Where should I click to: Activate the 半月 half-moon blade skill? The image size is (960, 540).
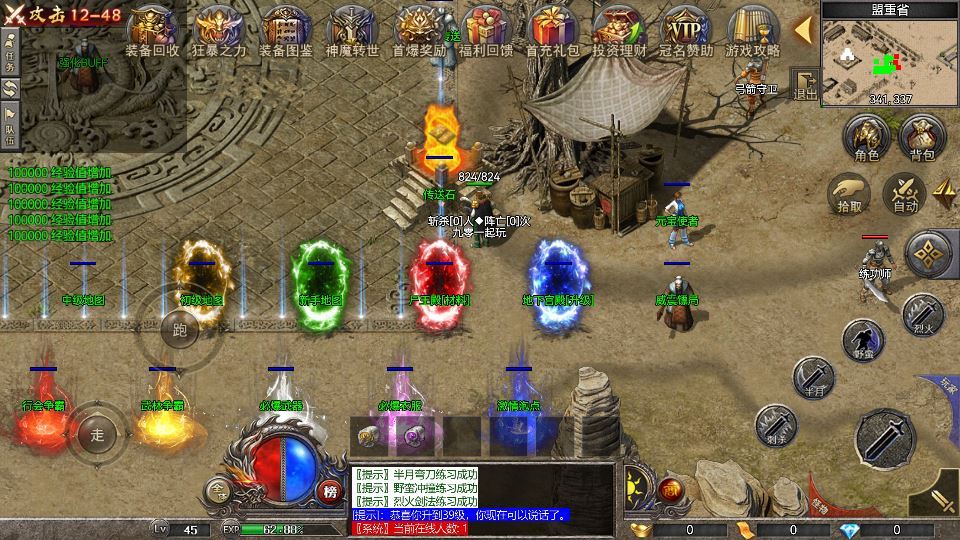tap(812, 376)
